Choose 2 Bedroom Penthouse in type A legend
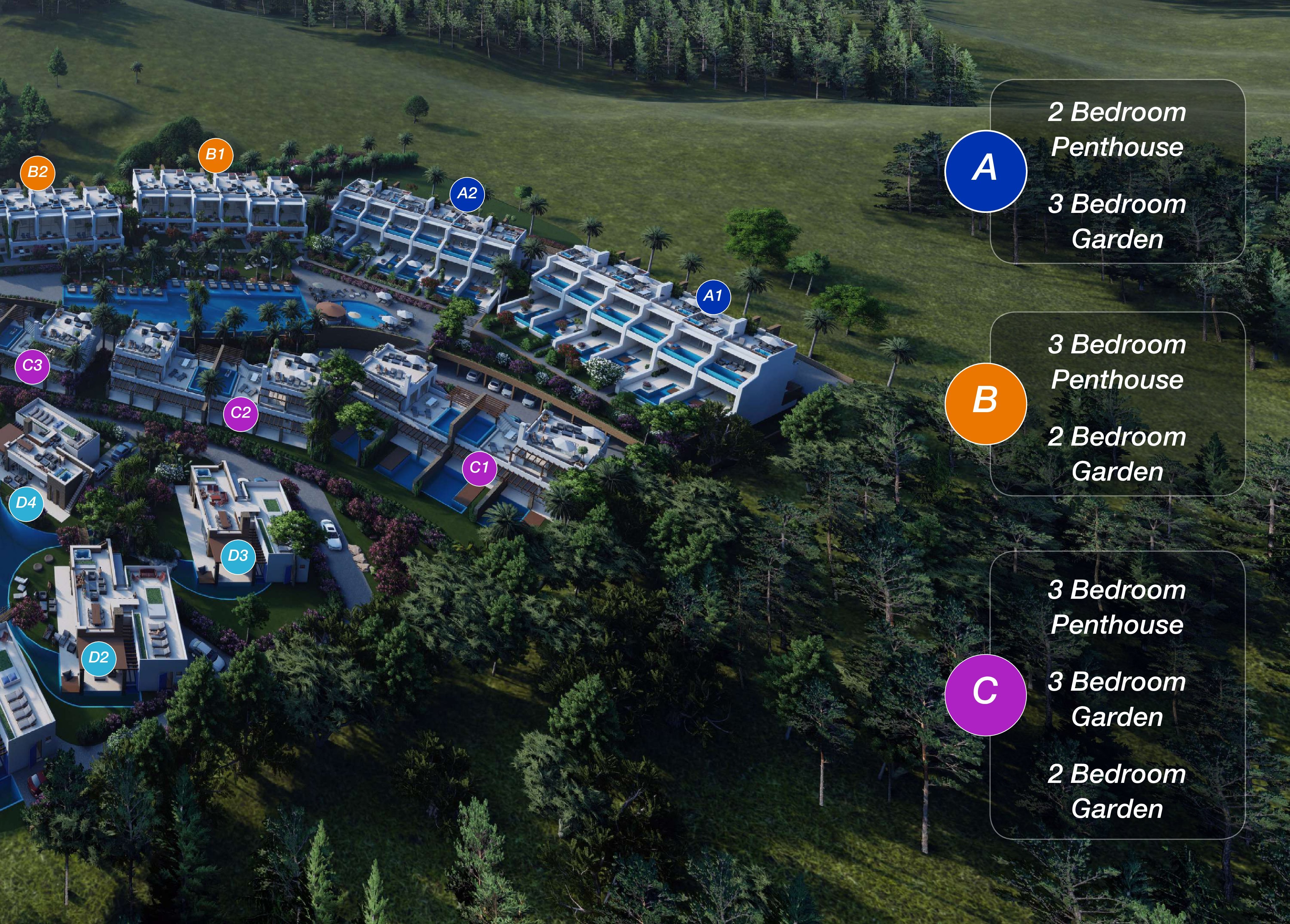Screen dimensions: 1290x924 point(1117,130)
